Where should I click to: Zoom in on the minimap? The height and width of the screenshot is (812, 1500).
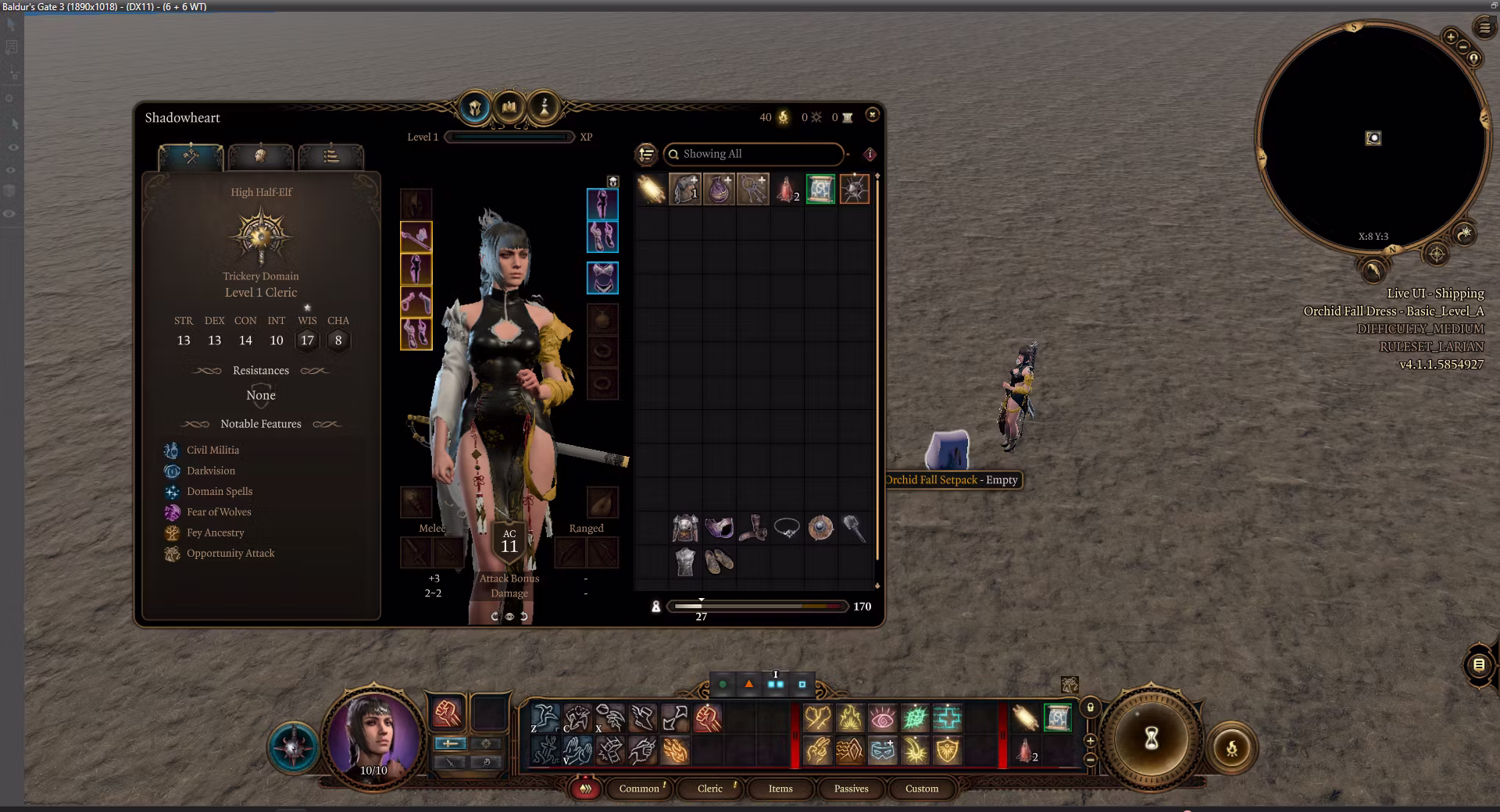(x=1450, y=37)
